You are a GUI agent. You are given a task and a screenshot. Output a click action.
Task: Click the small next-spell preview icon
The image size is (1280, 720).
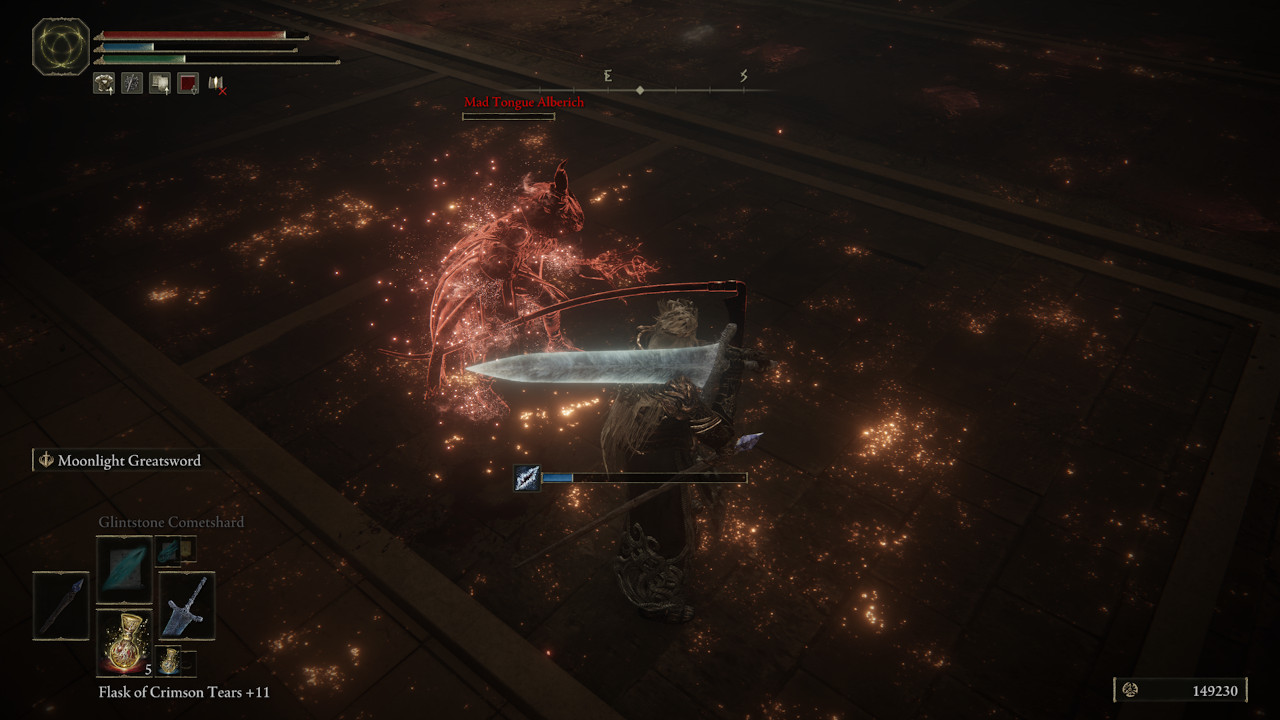(x=175, y=549)
